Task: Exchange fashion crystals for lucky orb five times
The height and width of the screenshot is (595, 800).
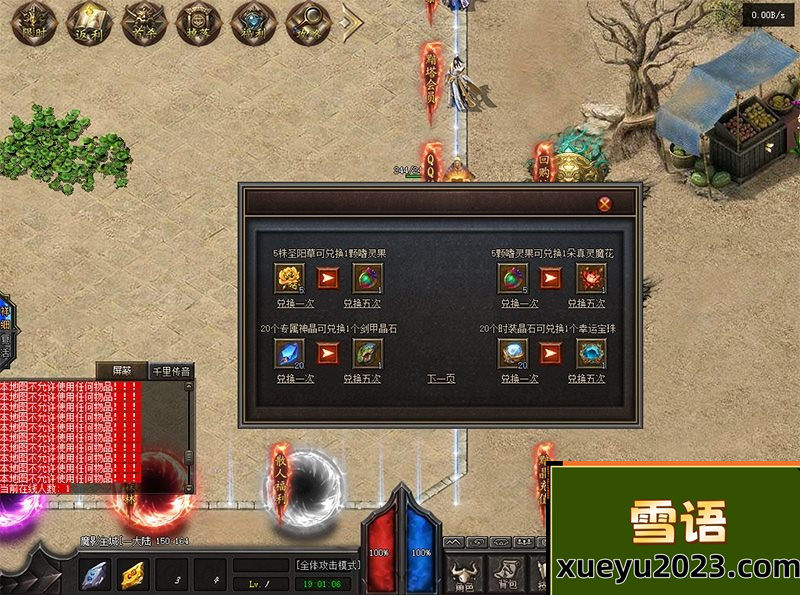Action: tap(586, 379)
